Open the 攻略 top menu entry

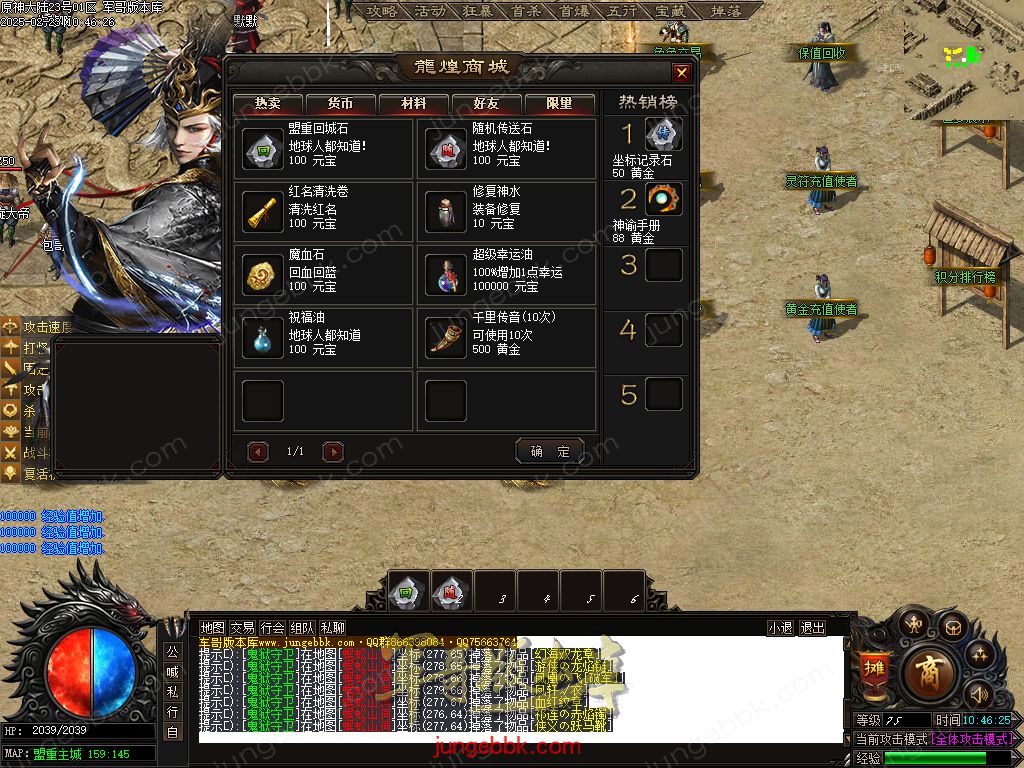381,11
